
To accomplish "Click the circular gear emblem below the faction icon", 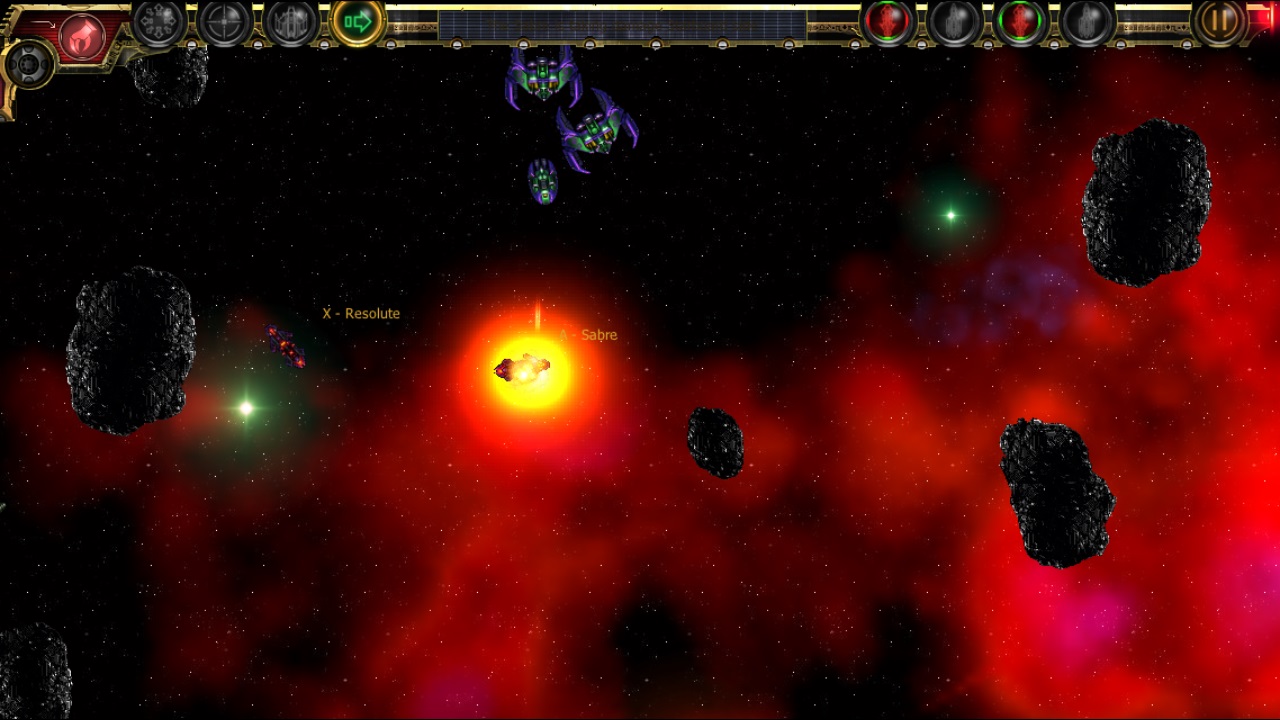I will [x=30, y=65].
